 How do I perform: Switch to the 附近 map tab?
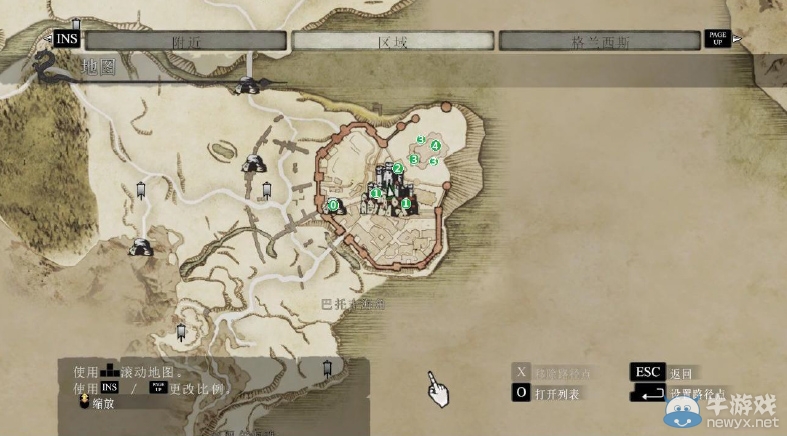coord(186,41)
